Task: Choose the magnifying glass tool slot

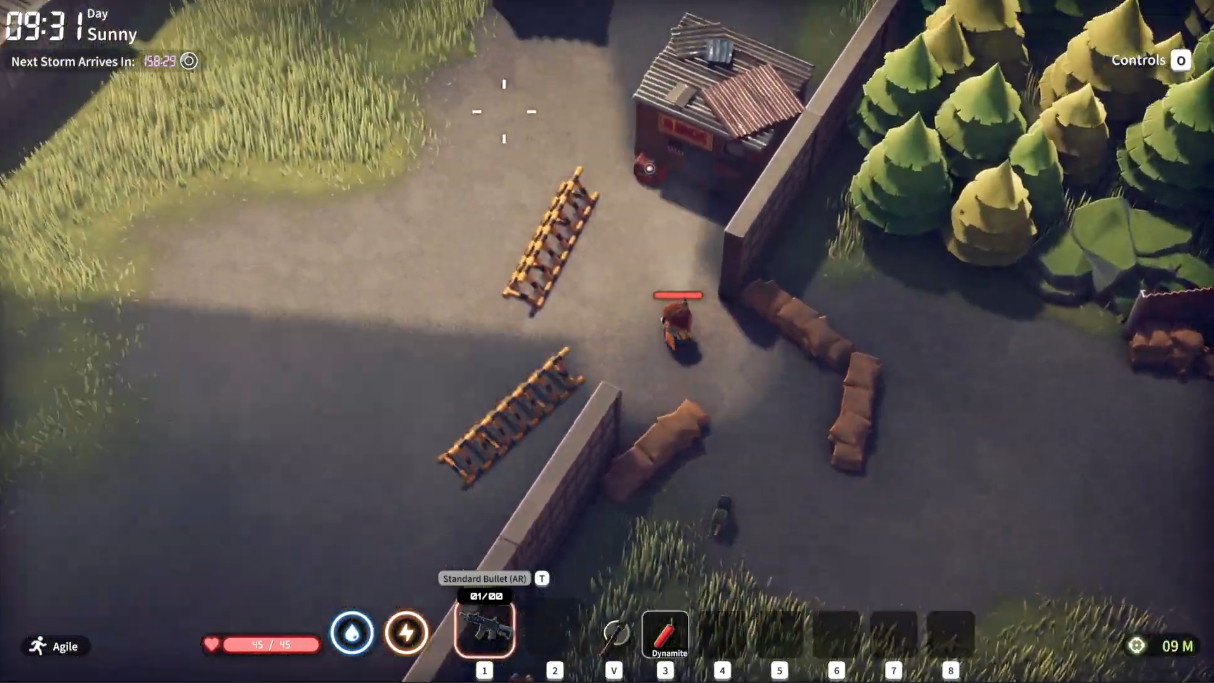Action: point(615,633)
